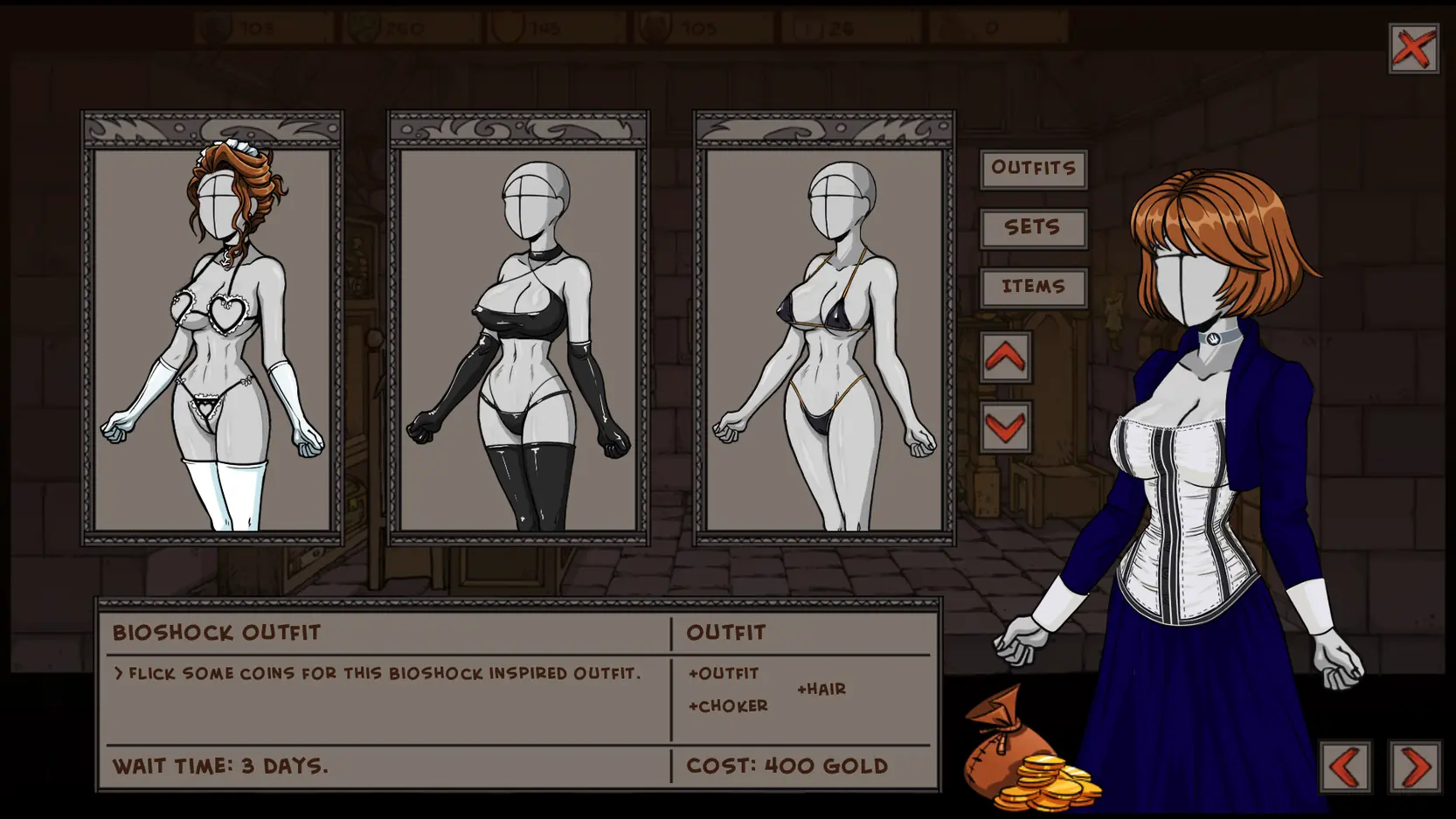This screenshot has height=819, width=1456.
Task: Open the Sets category
Action: pos(1033,227)
